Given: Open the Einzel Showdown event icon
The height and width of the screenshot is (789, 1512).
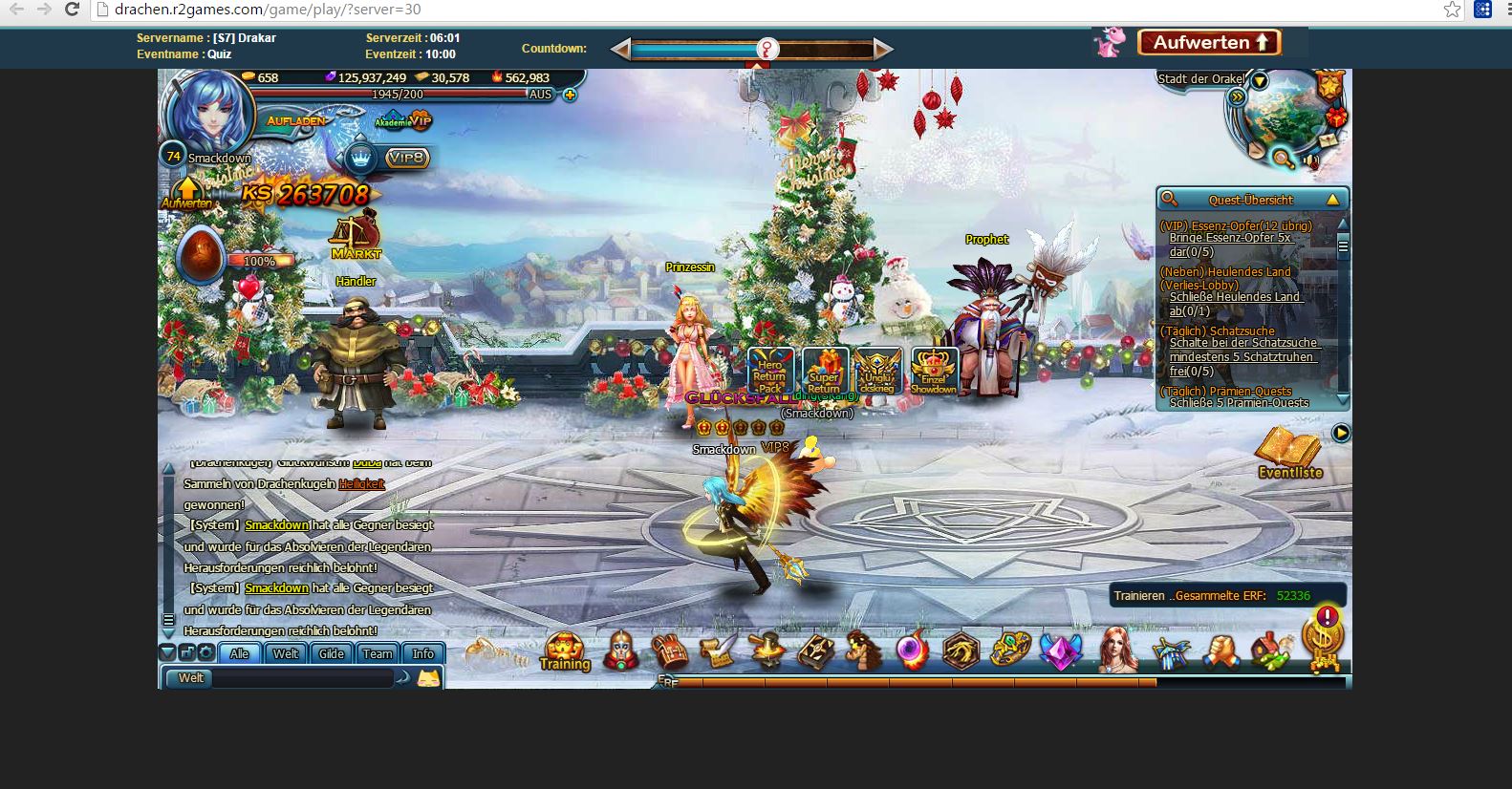Looking at the screenshot, I should tap(934, 372).
